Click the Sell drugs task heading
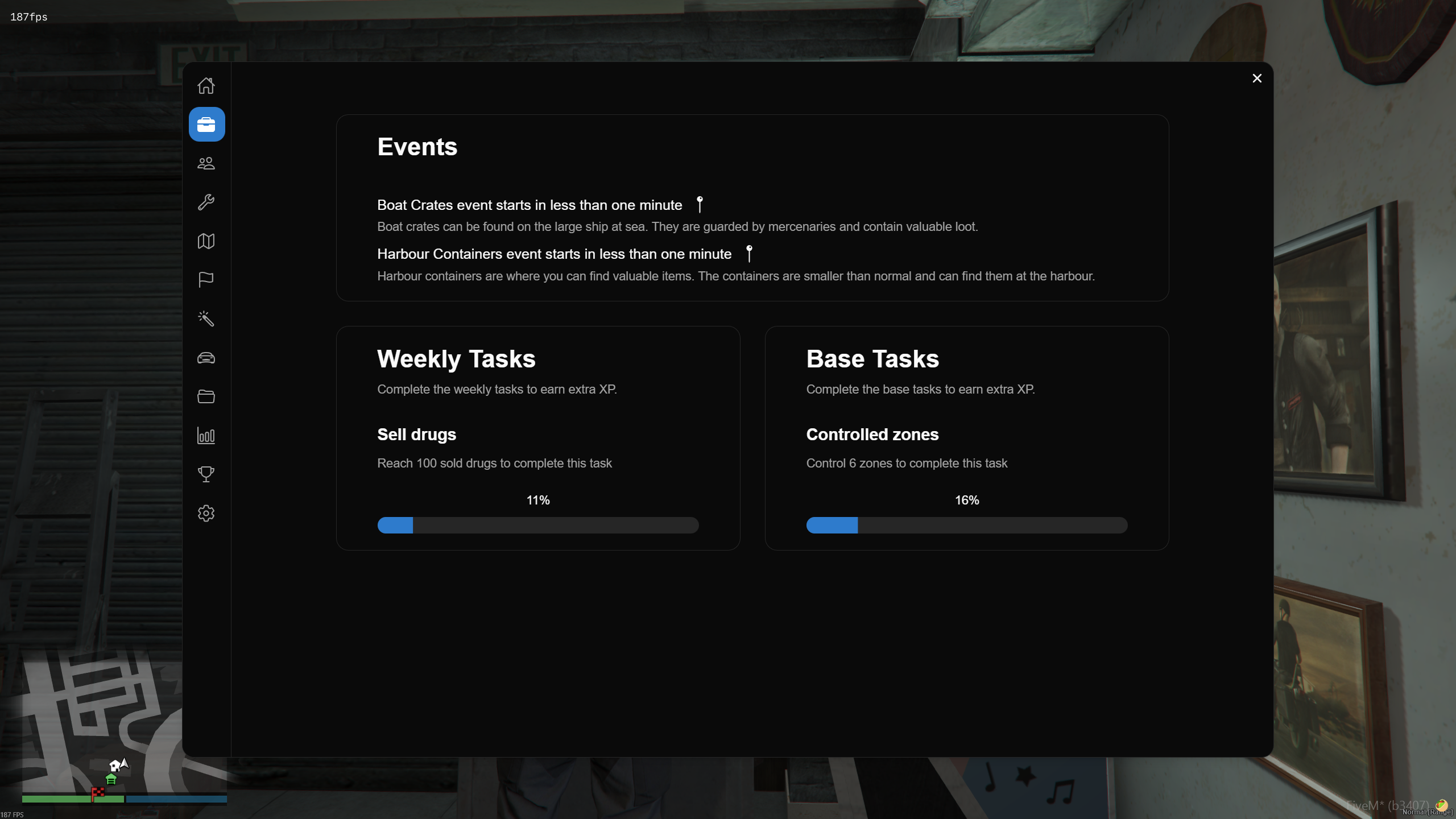The image size is (1456, 819). [416, 435]
